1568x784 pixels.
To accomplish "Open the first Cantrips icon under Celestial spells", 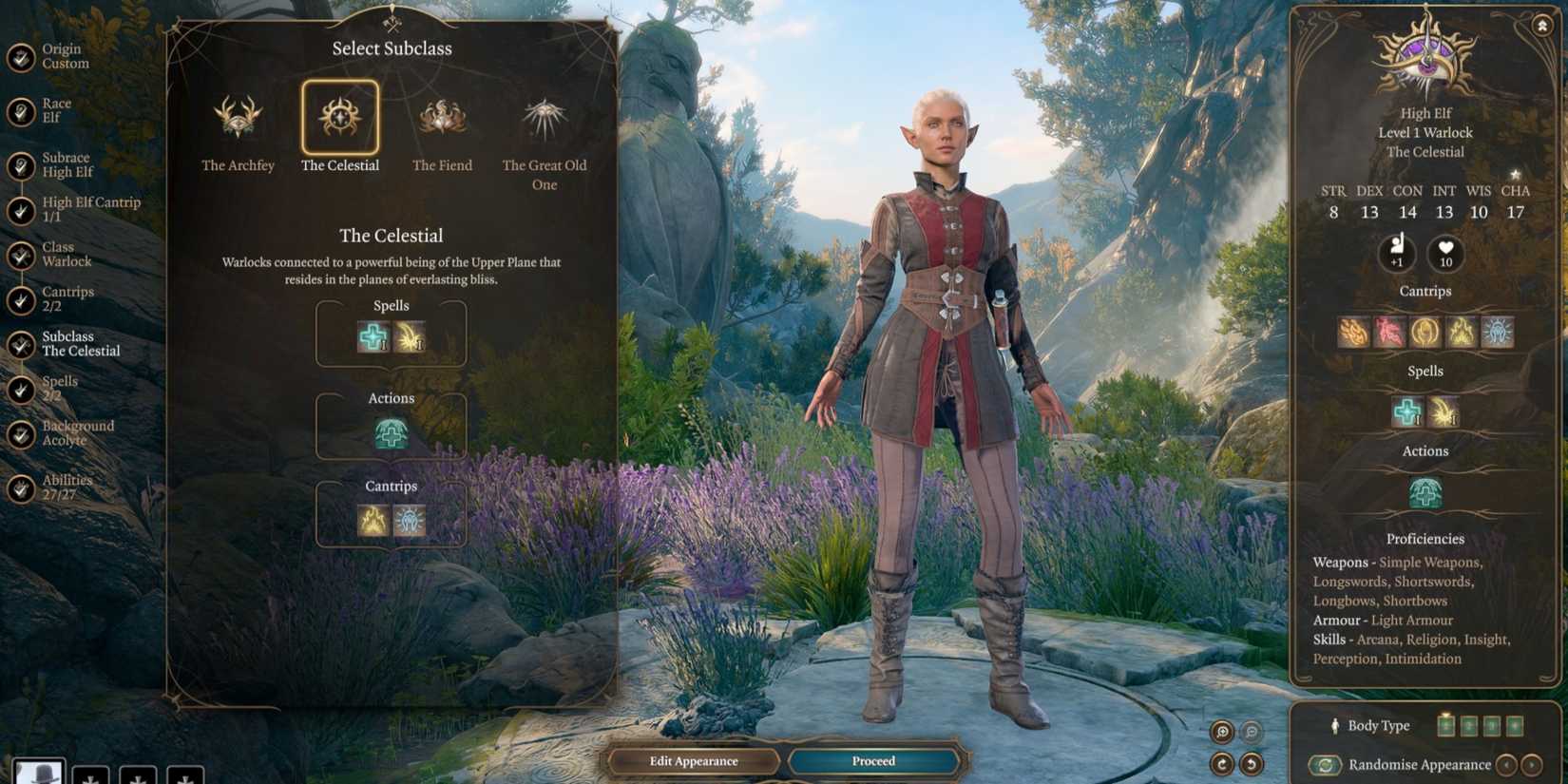I will point(373,521).
